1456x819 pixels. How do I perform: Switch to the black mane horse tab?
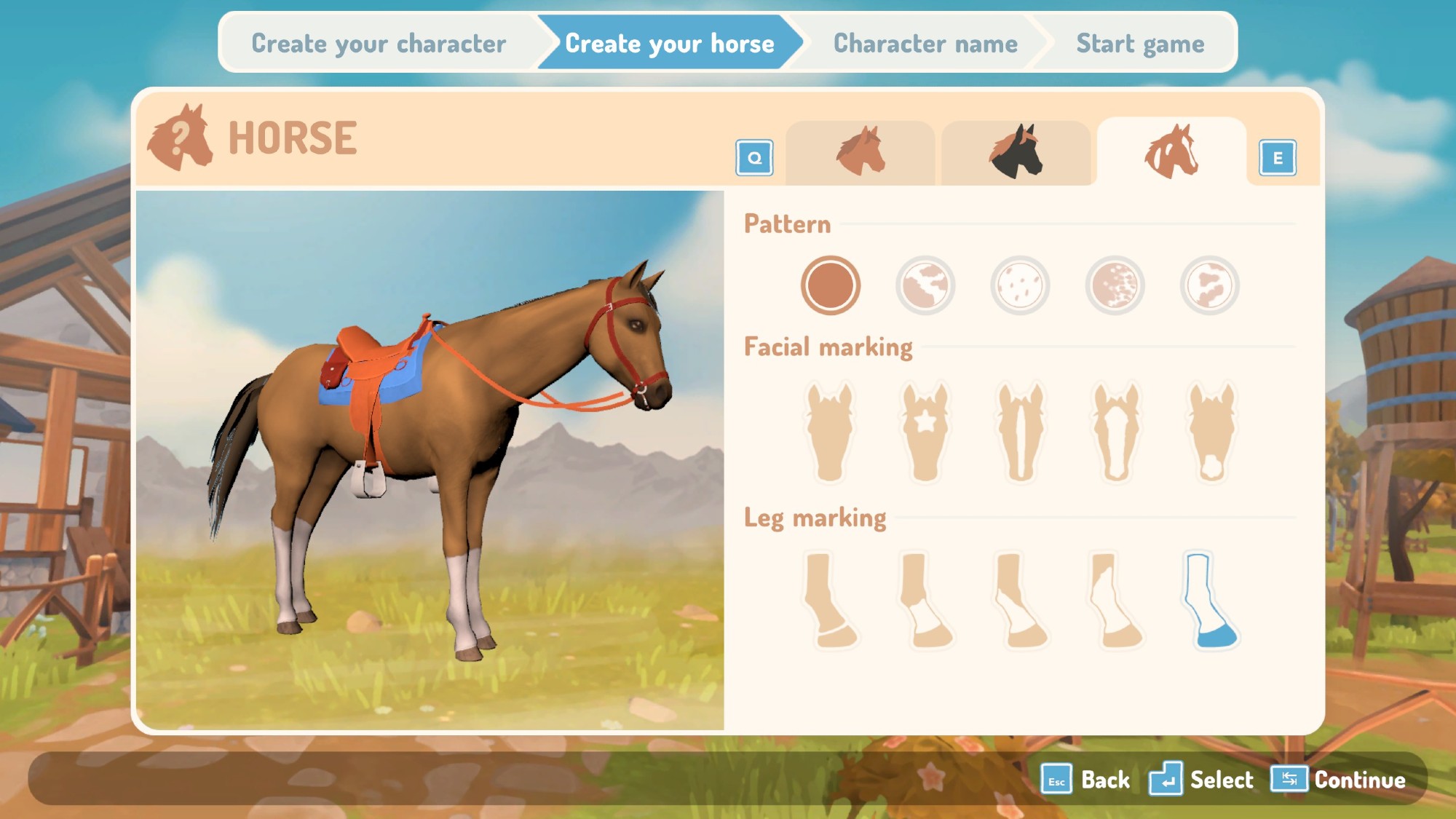(x=1016, y=152)
